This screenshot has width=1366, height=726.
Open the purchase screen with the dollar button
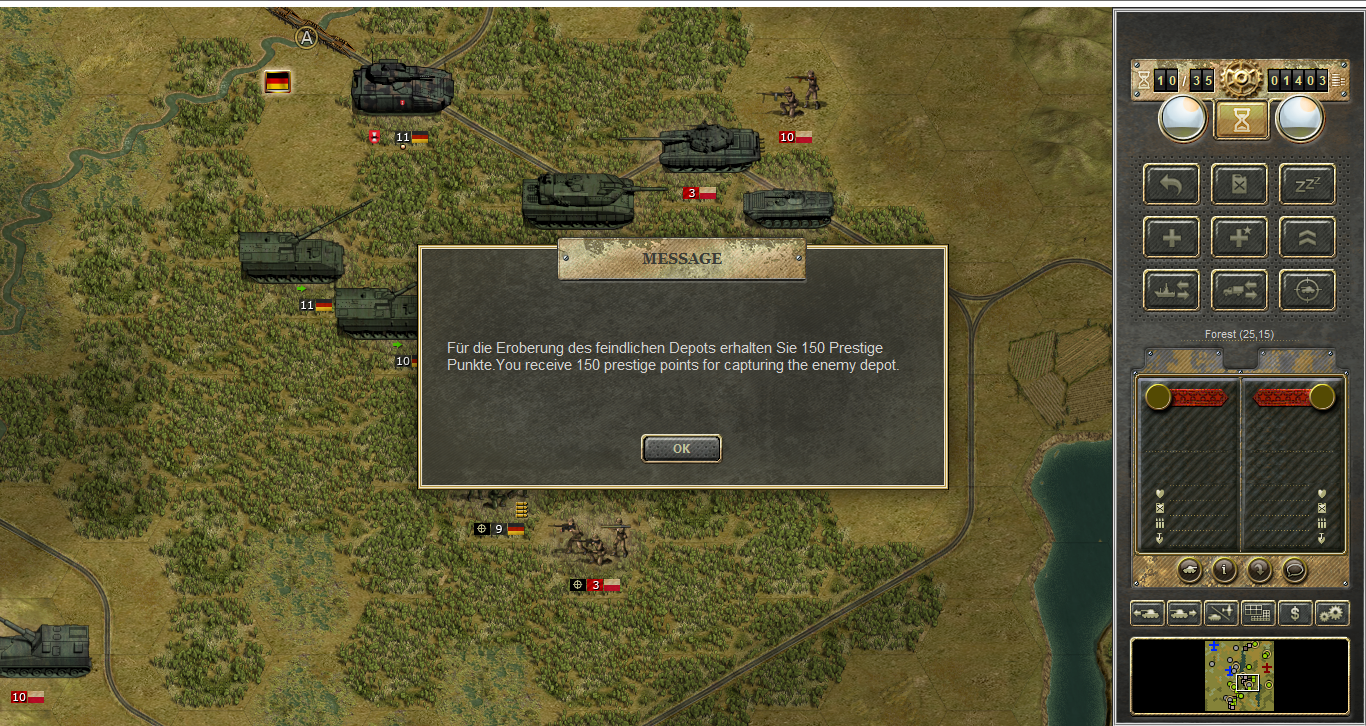[x=1295, y=613]
